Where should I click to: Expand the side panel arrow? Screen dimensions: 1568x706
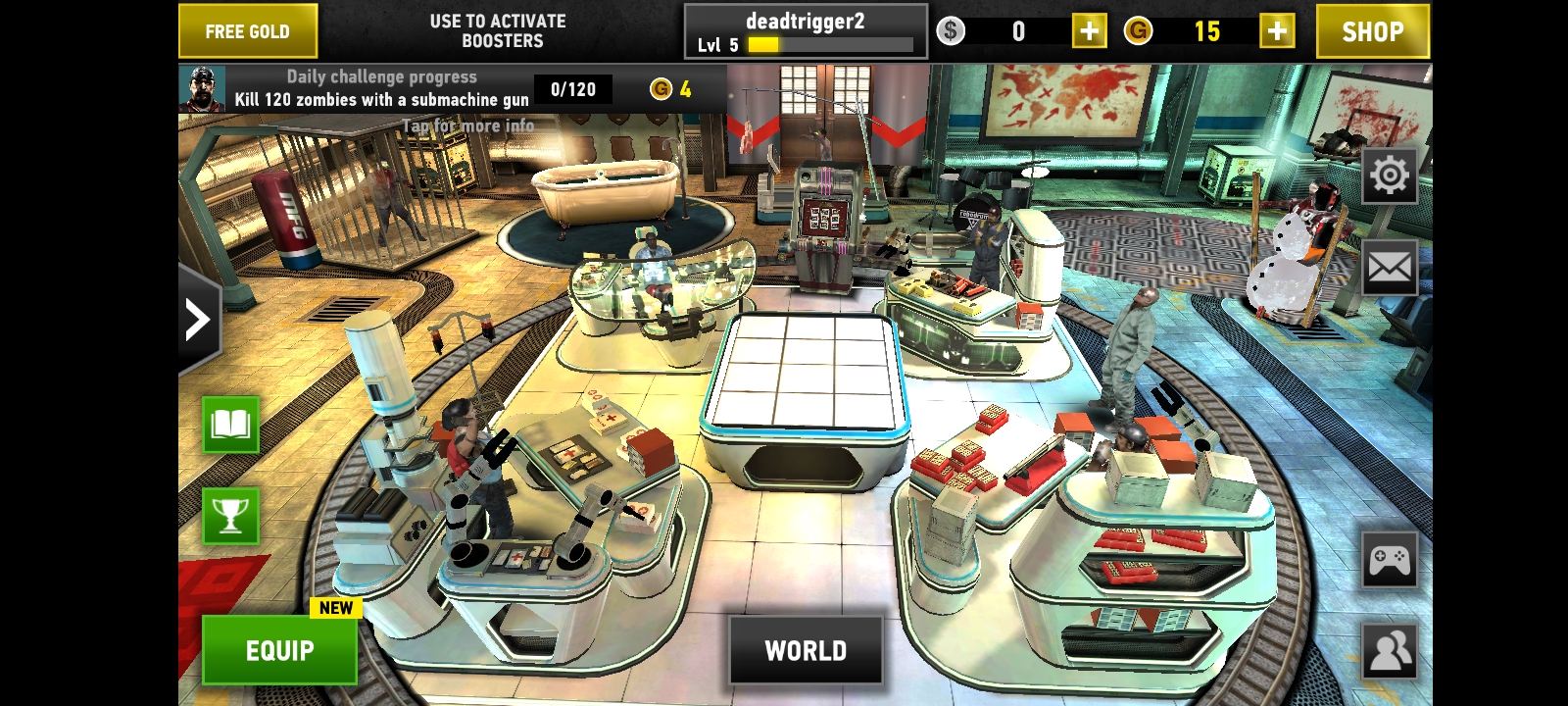(x=198, y=320)
